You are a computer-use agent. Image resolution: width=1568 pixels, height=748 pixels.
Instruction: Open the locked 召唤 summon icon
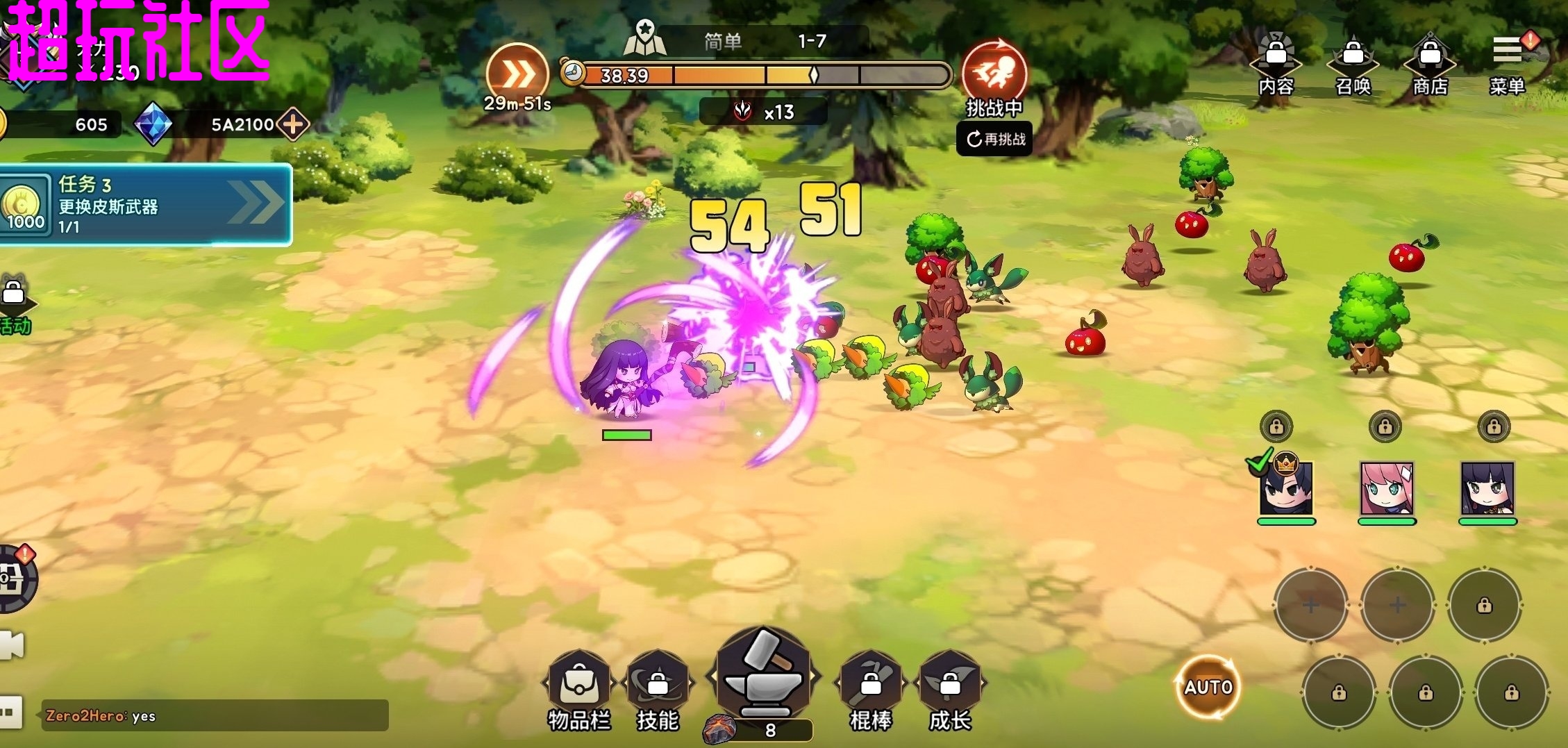[x=1353, y=62]
